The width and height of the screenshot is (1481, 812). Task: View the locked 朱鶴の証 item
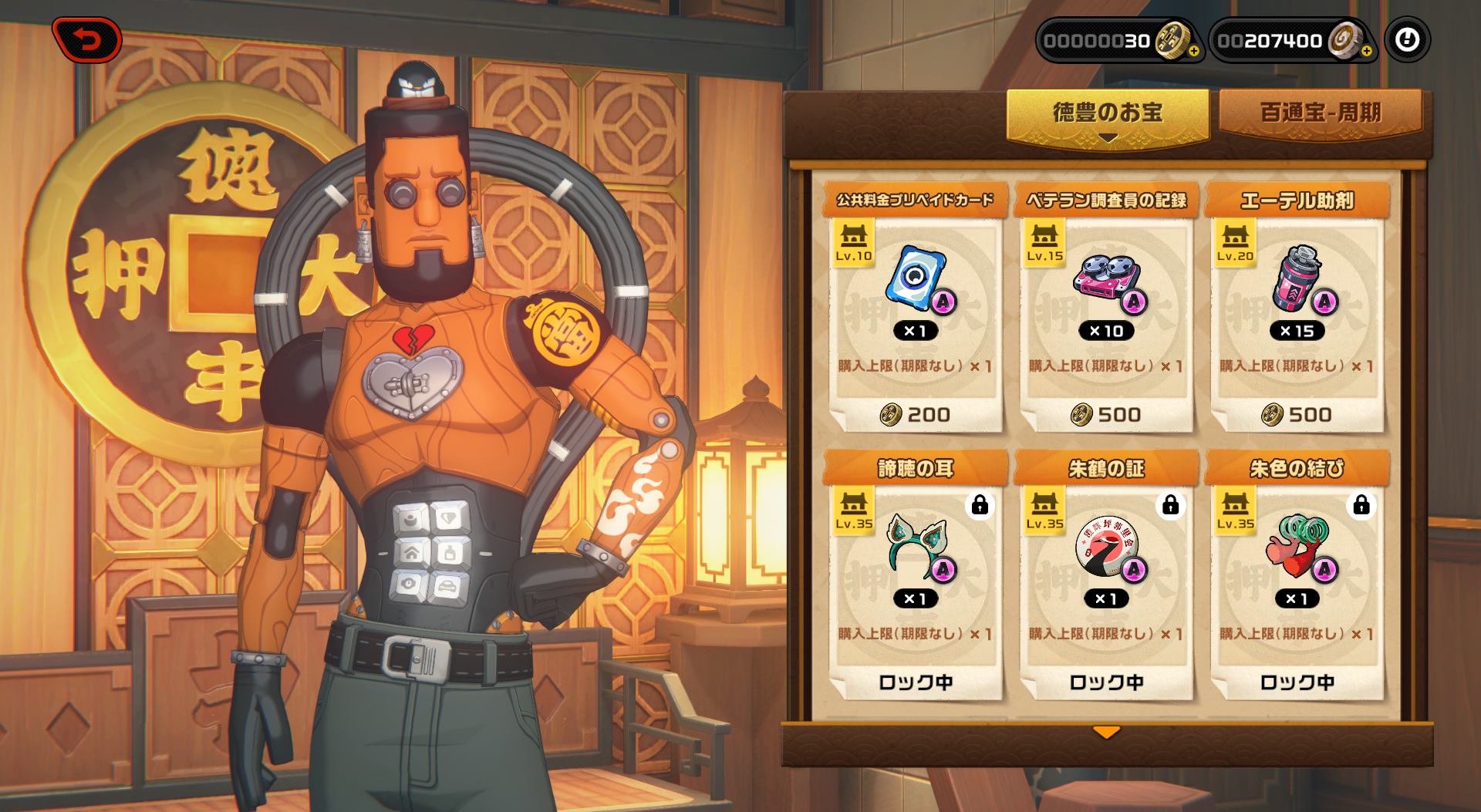[x=1105, y=576]
